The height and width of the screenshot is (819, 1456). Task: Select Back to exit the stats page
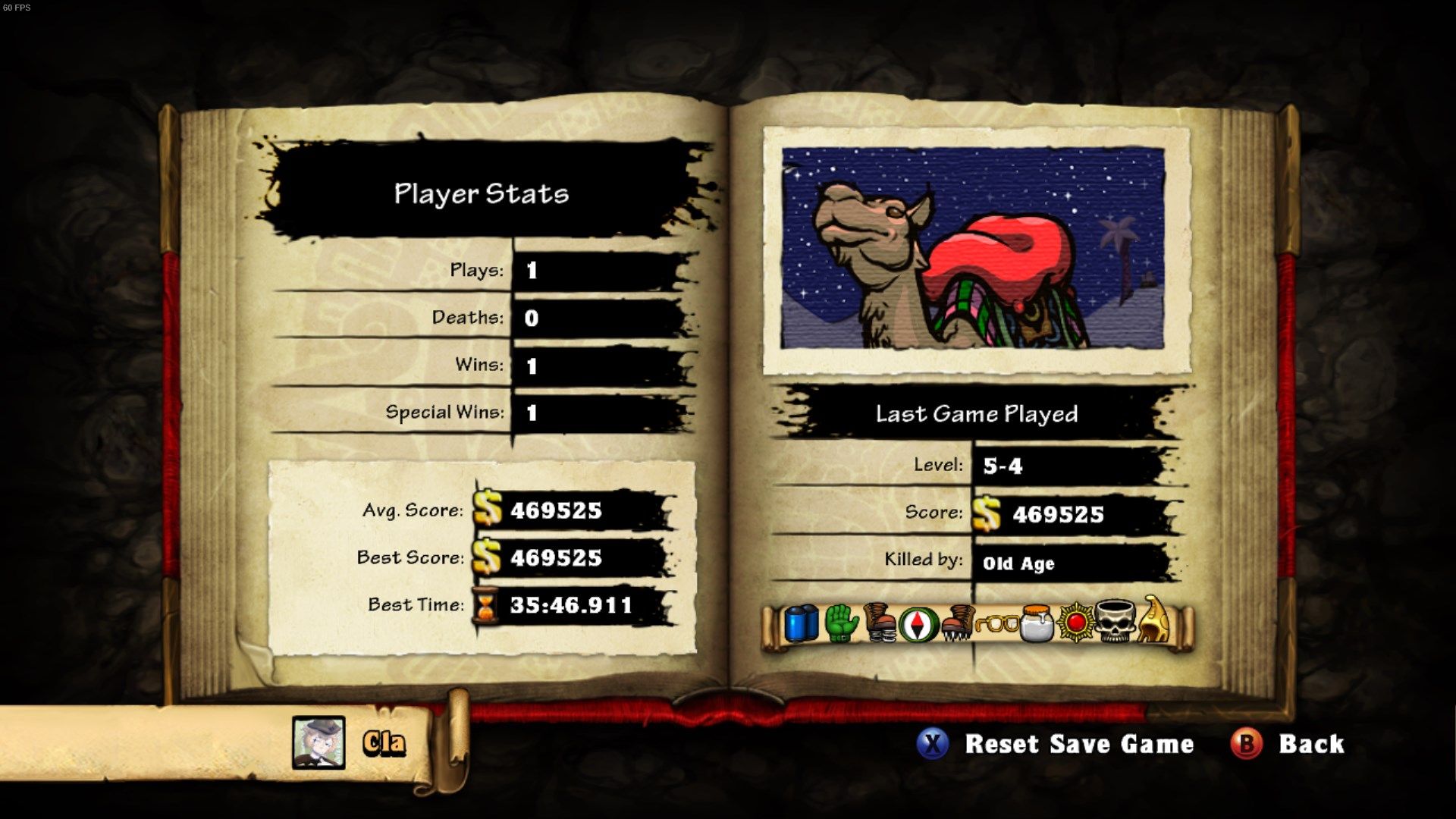[1313, 744]
